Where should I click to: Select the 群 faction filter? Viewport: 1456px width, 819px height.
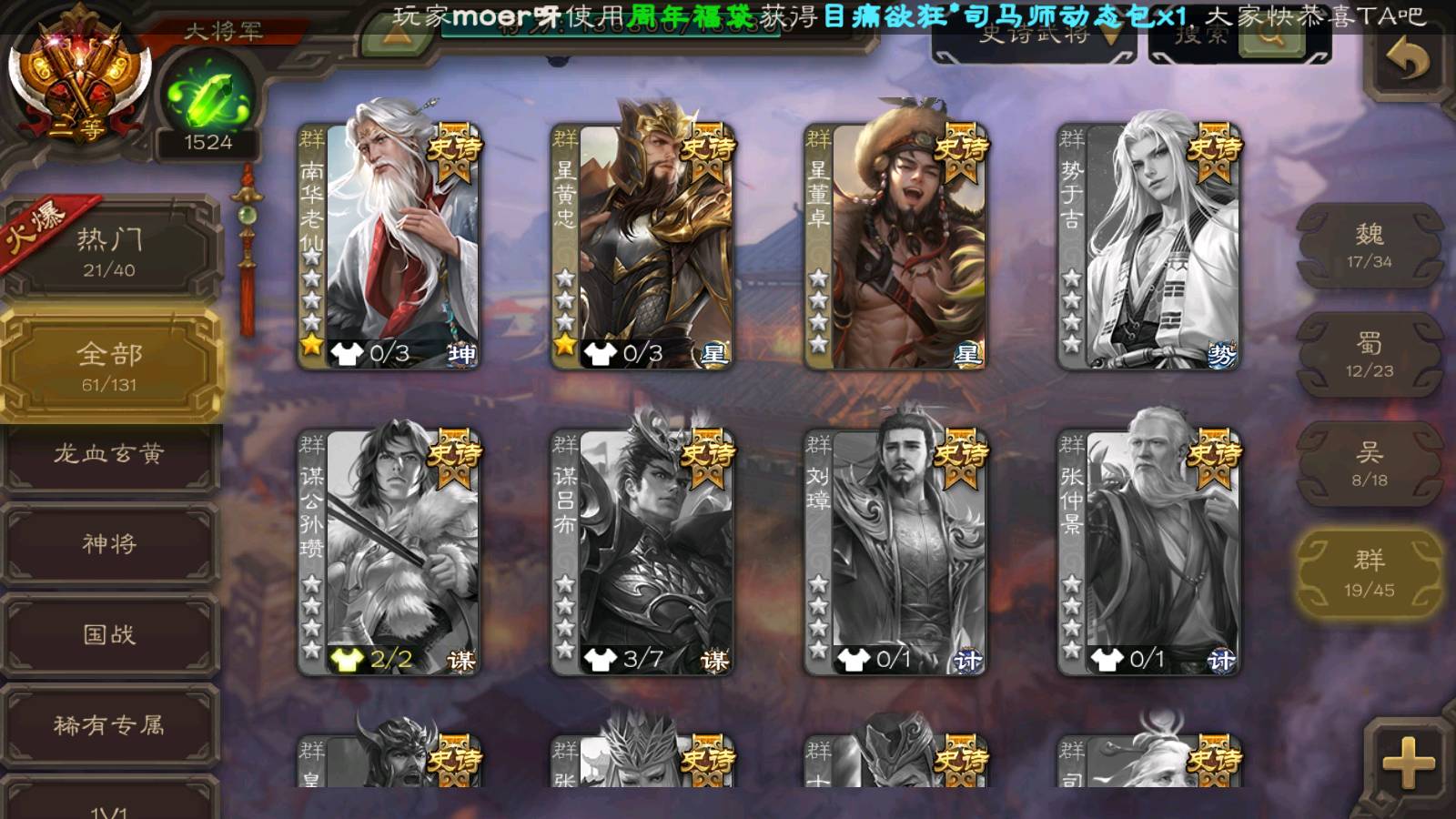click(1369, 573)
